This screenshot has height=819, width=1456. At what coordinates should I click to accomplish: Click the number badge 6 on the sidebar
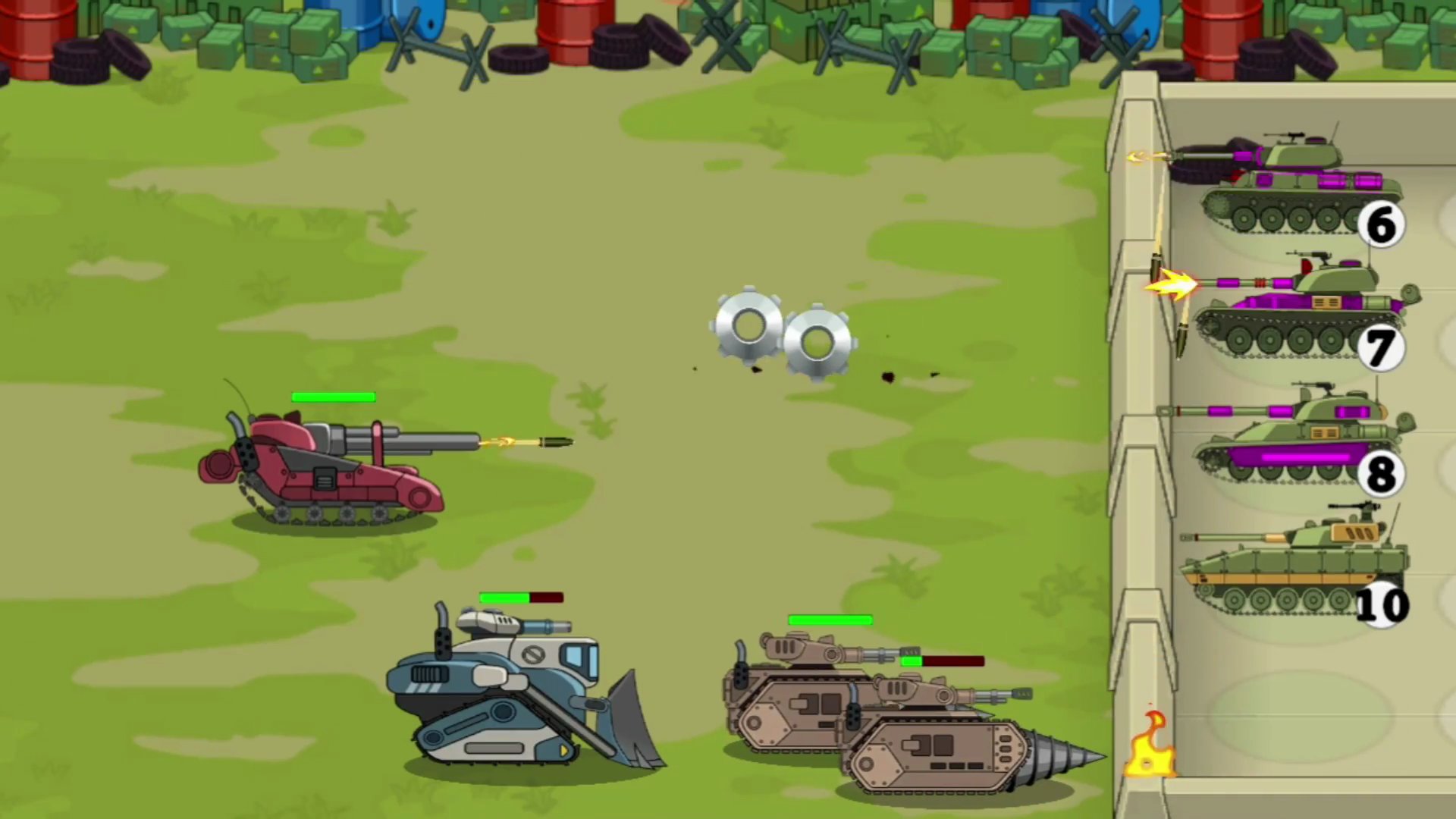click(x=1381, y=224)
